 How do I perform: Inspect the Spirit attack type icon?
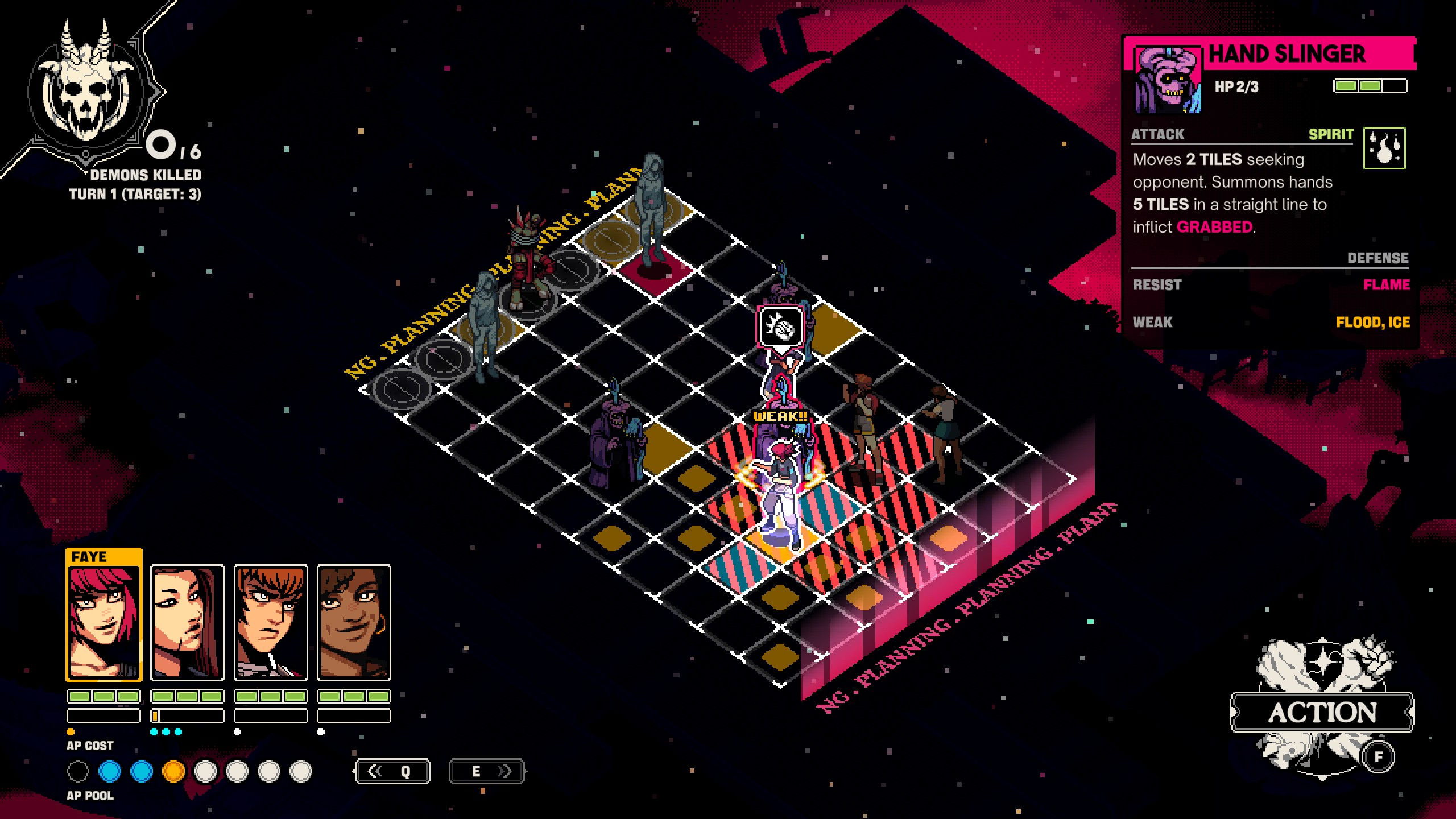click(x=1384, y=148)
